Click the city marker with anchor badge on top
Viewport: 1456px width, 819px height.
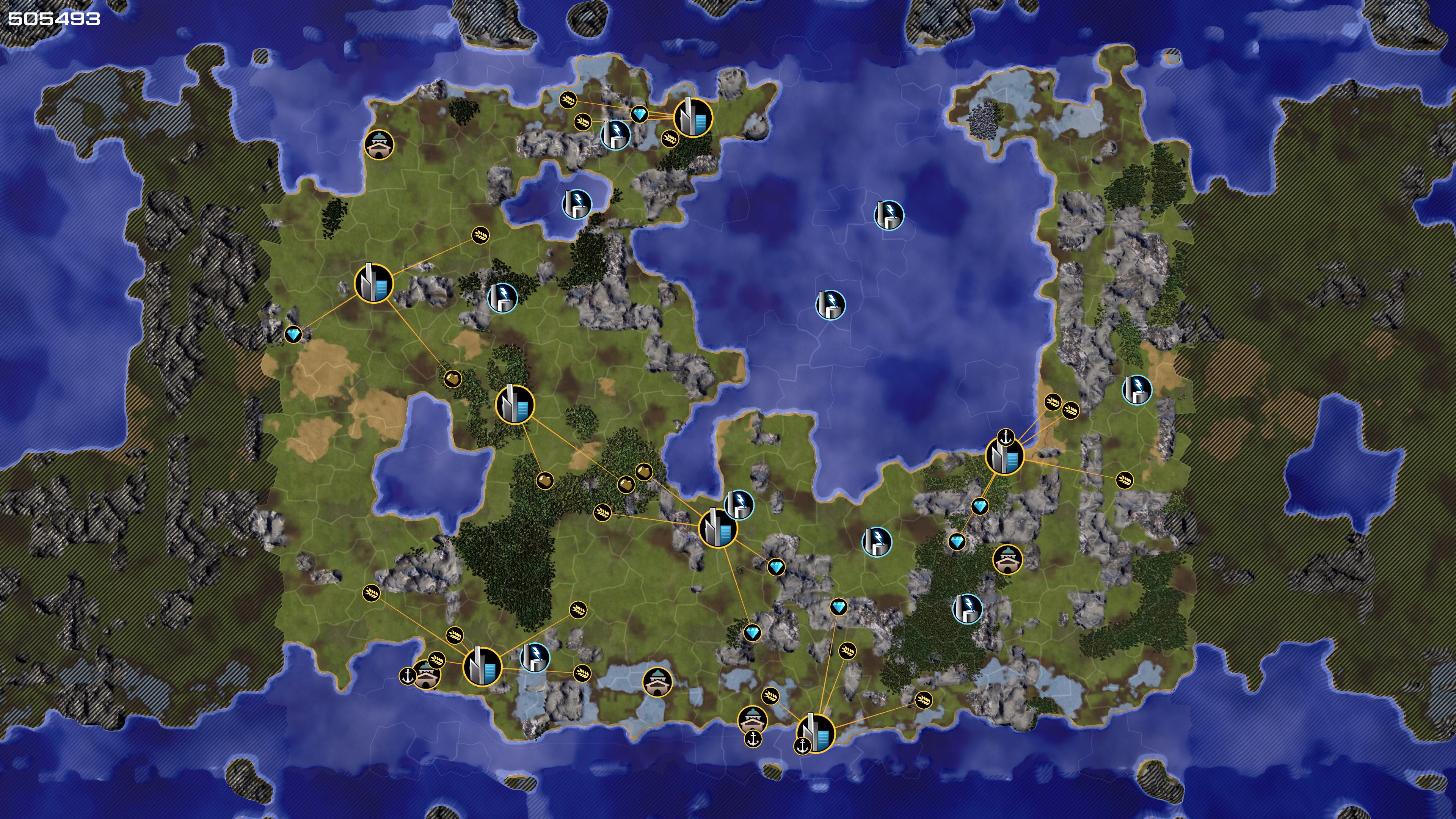tap(1004, 456)
